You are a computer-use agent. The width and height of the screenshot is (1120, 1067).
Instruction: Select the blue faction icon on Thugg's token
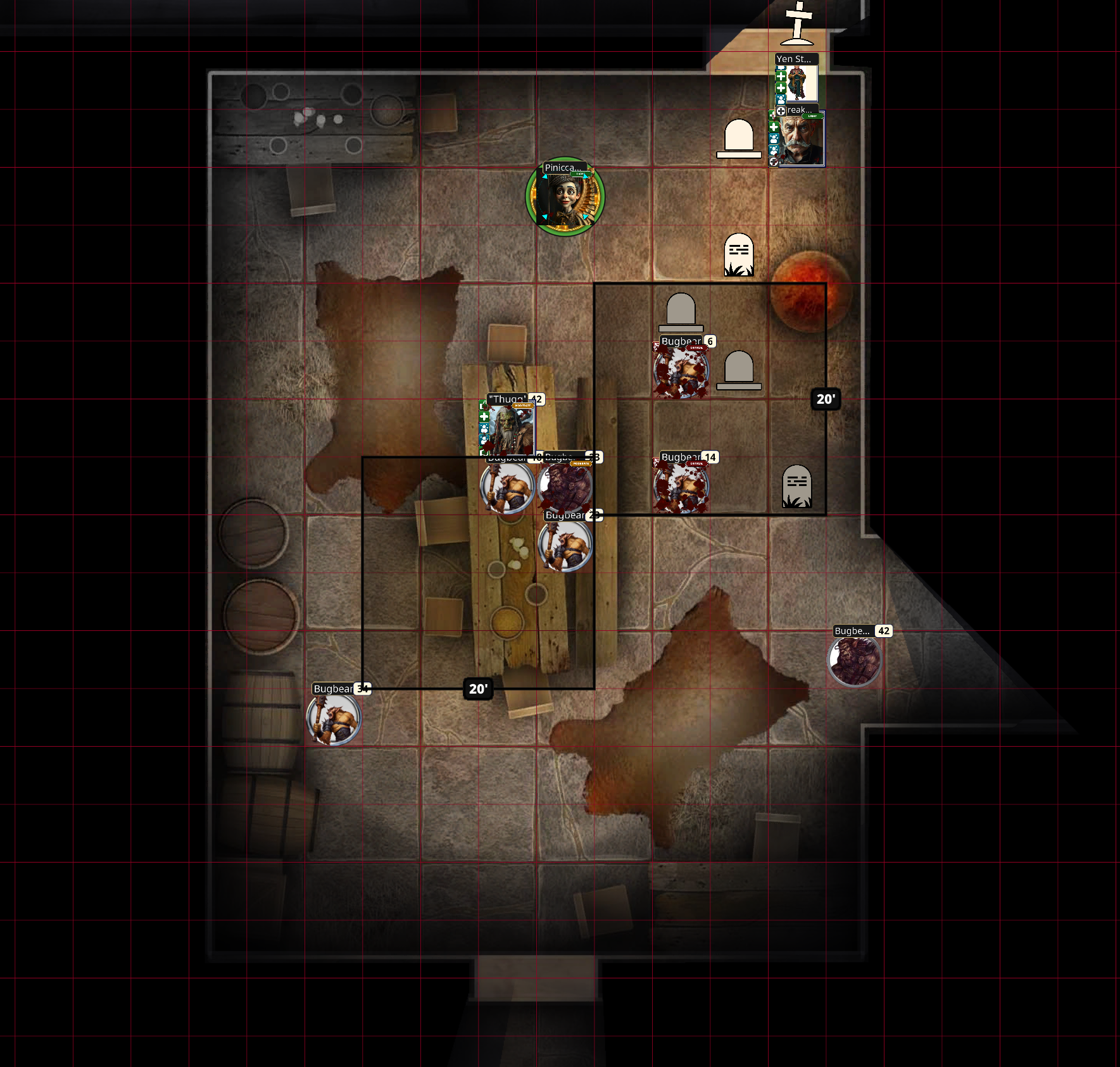tap(484, 429)
